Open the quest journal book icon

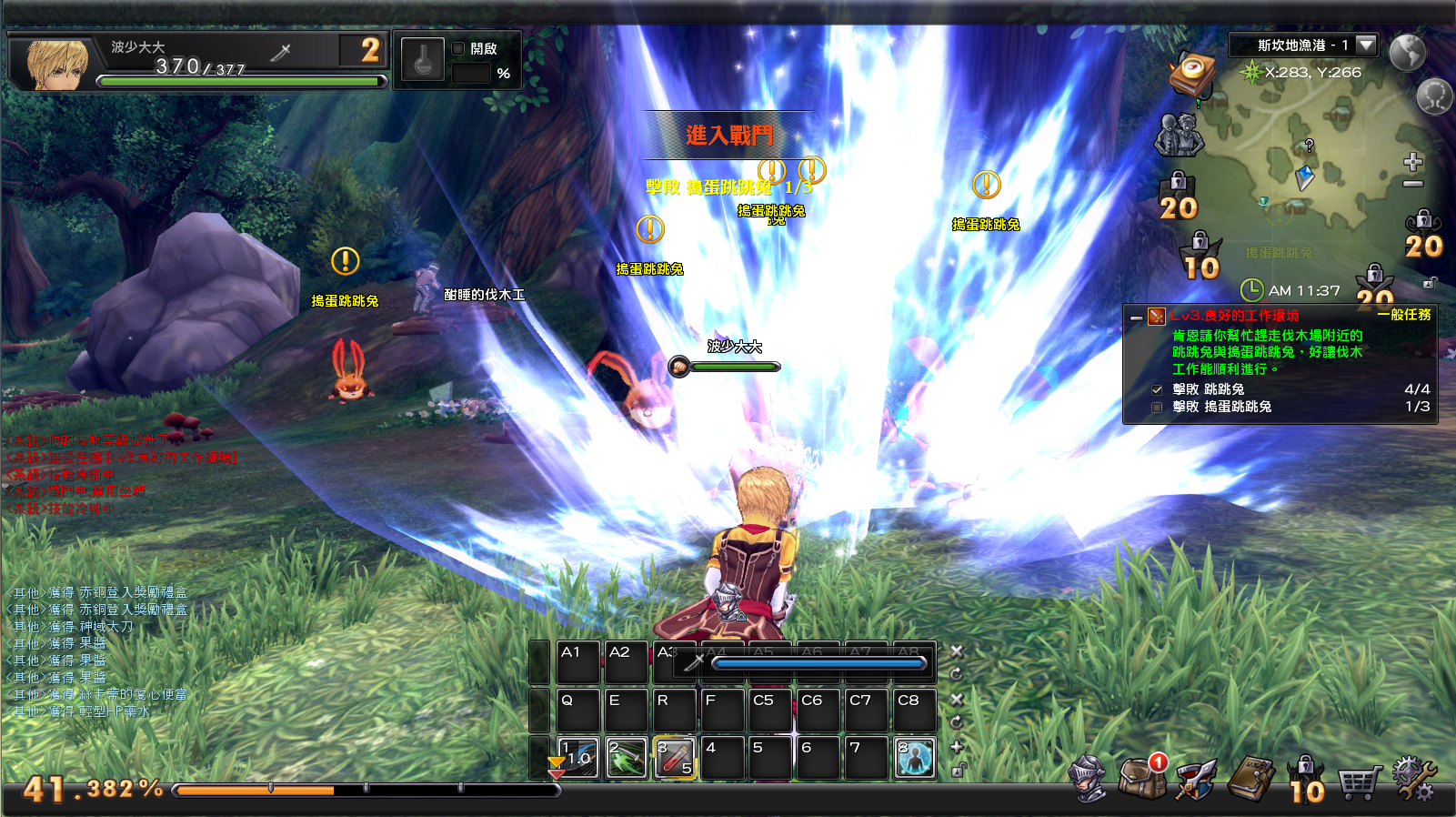coord(1253,776)
